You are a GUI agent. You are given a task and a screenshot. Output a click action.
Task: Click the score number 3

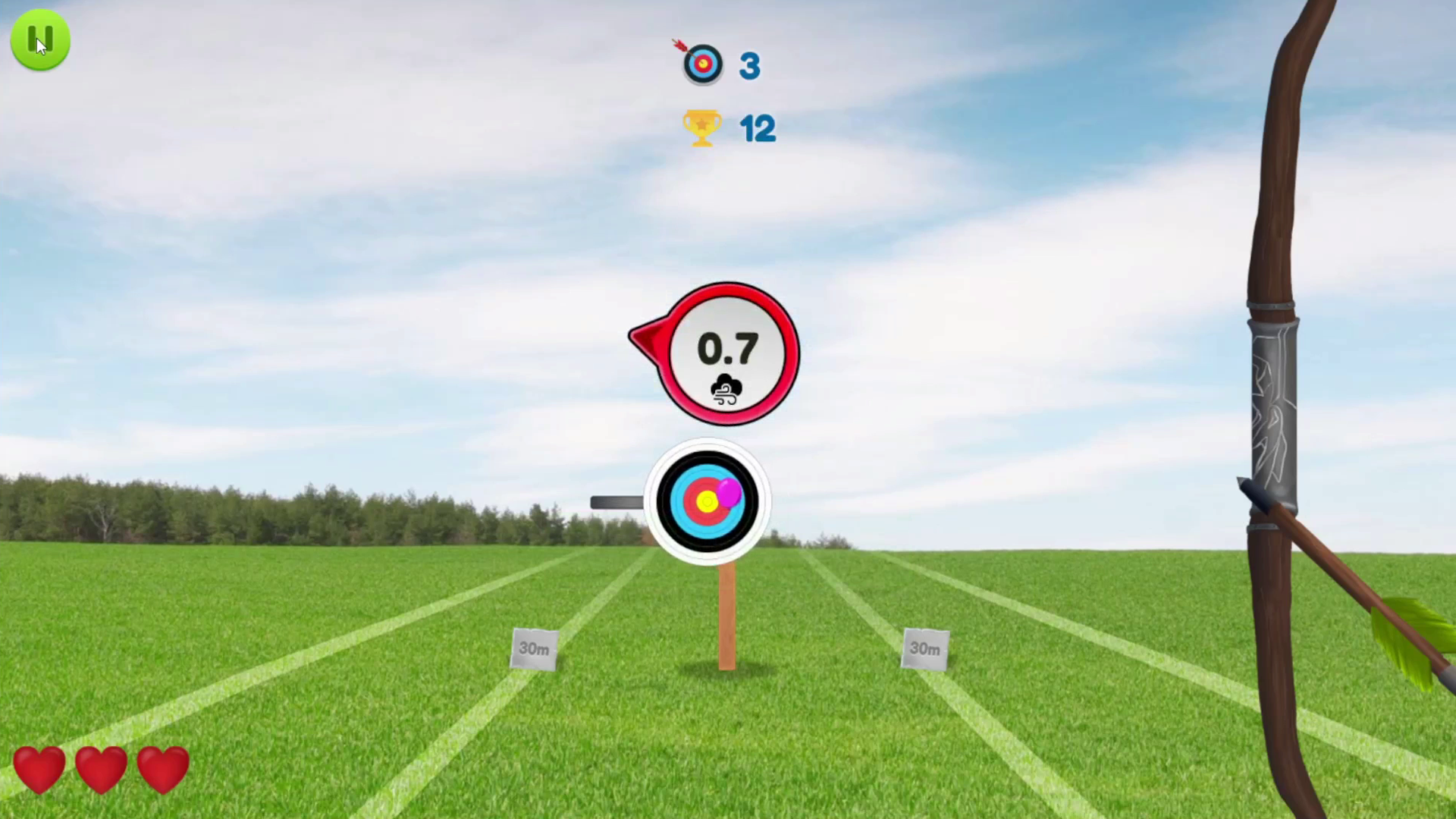tap(749, 65)
